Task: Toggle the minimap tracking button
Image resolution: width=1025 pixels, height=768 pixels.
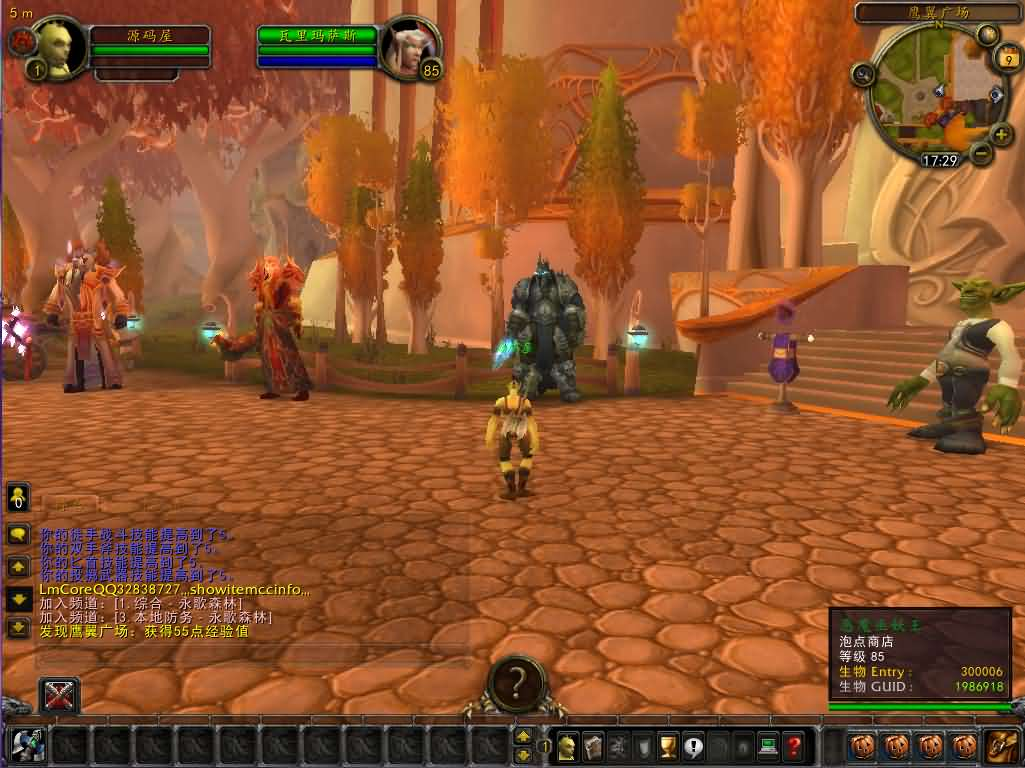Action: (x=864, y=74)
